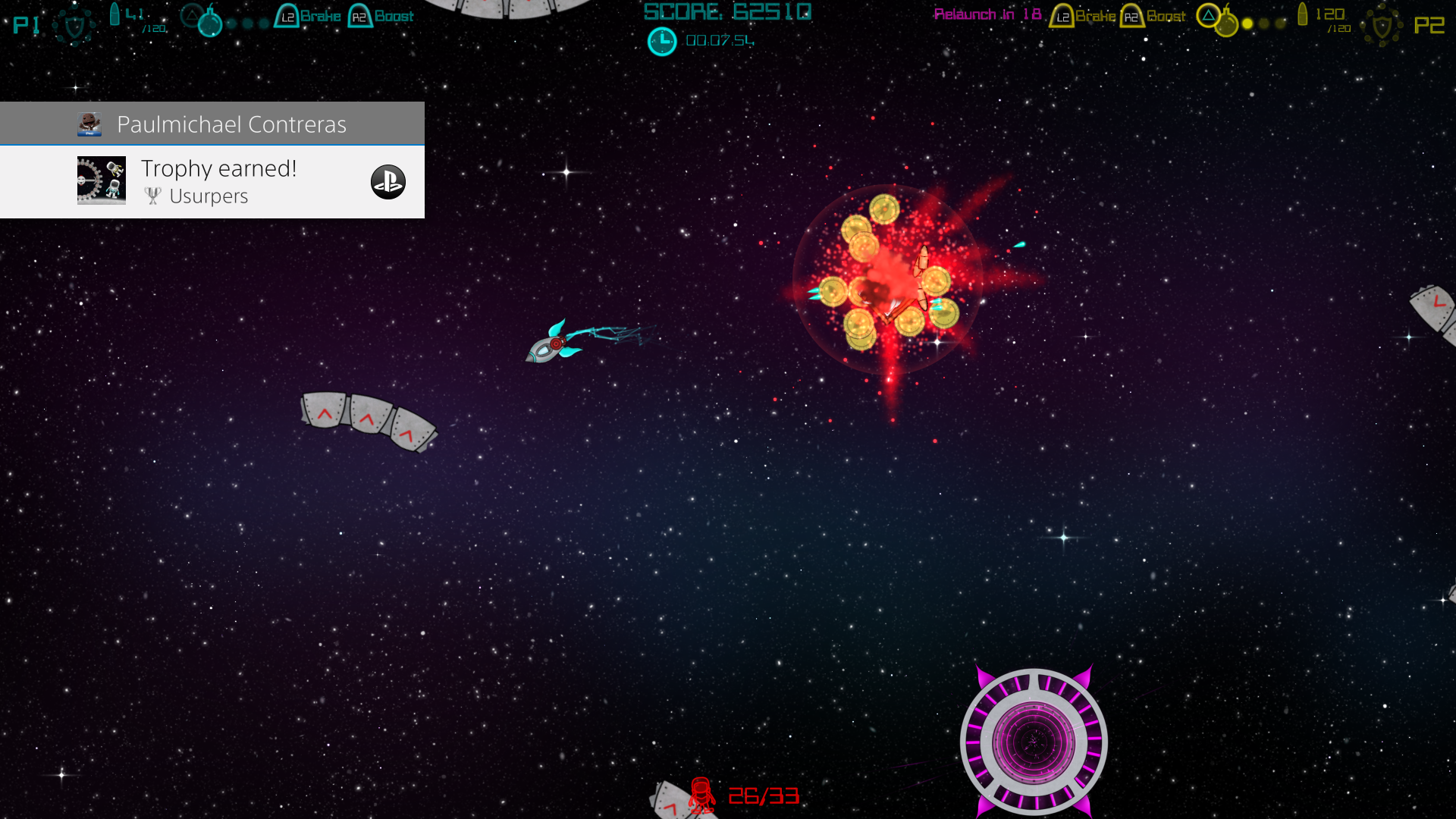Screen dimensions: 1456x819
Task: Click the PlayStation logo in the trophy notification
Action: [x=388, y=182]
